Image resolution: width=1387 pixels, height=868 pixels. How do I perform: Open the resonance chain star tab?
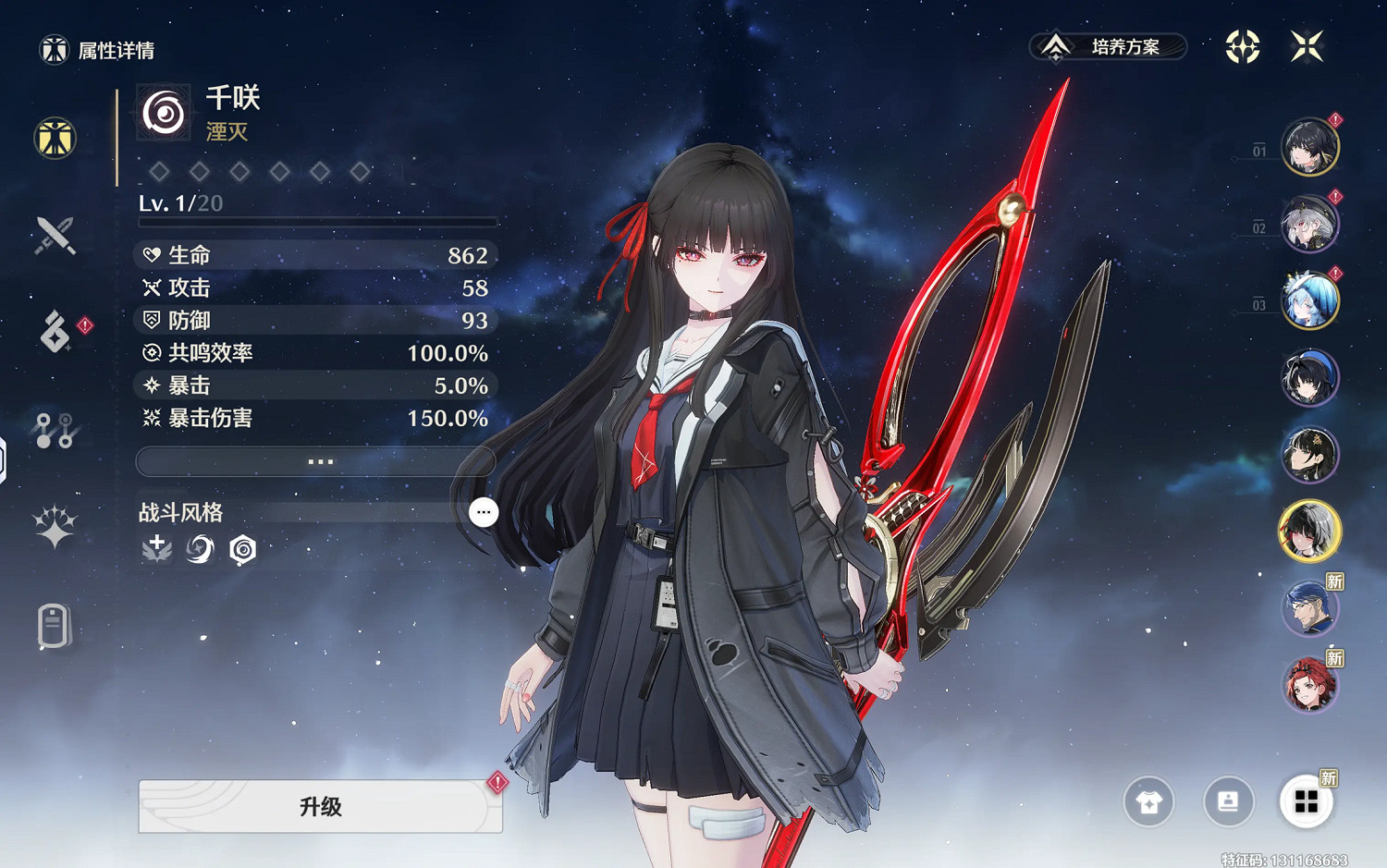click(55, 527)
